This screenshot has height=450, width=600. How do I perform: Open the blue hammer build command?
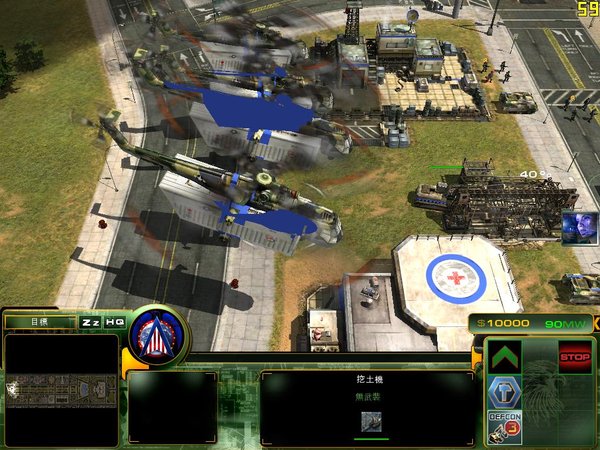[x=505, y=392]
